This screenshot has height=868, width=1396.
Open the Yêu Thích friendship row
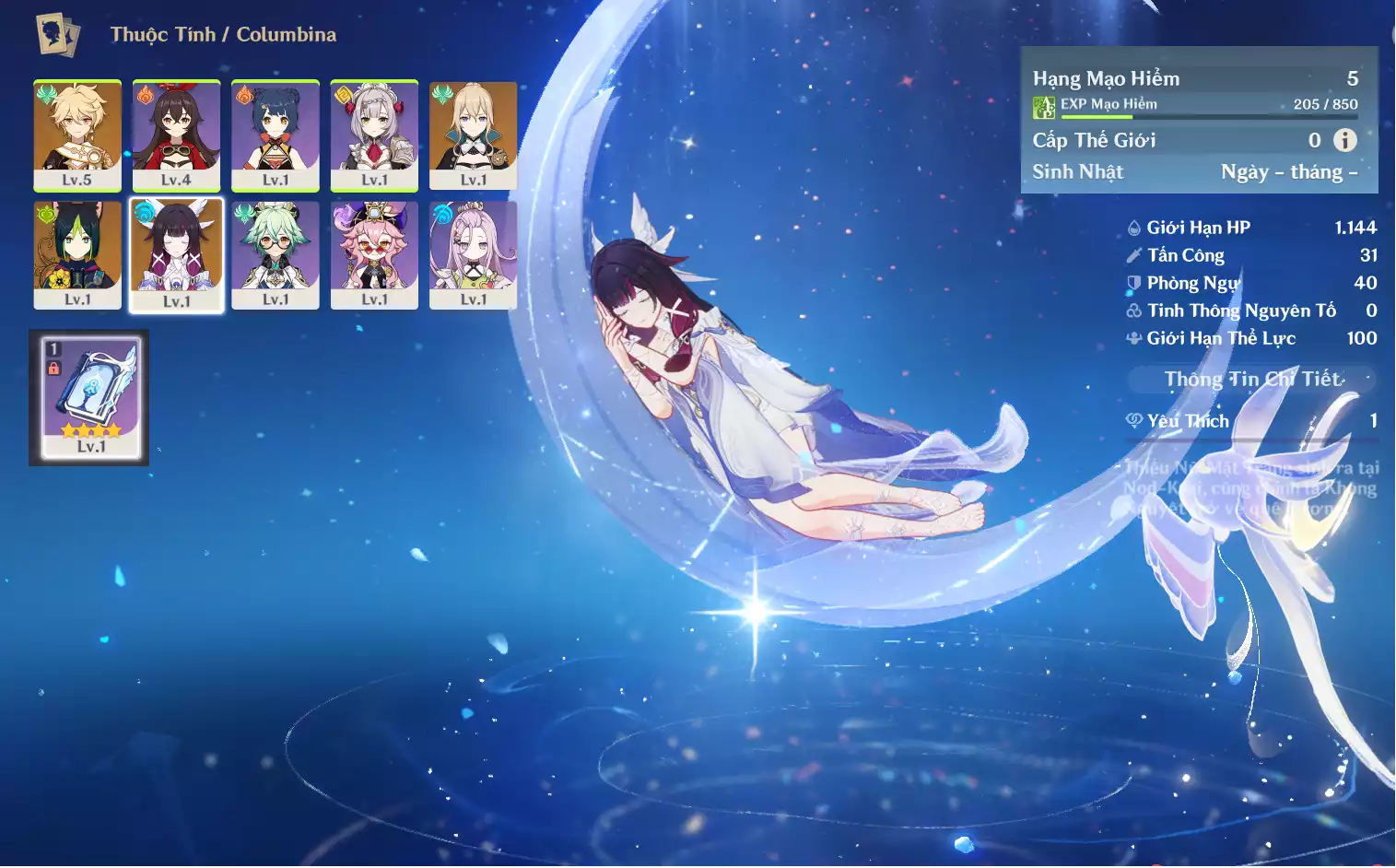[1251, 421]
